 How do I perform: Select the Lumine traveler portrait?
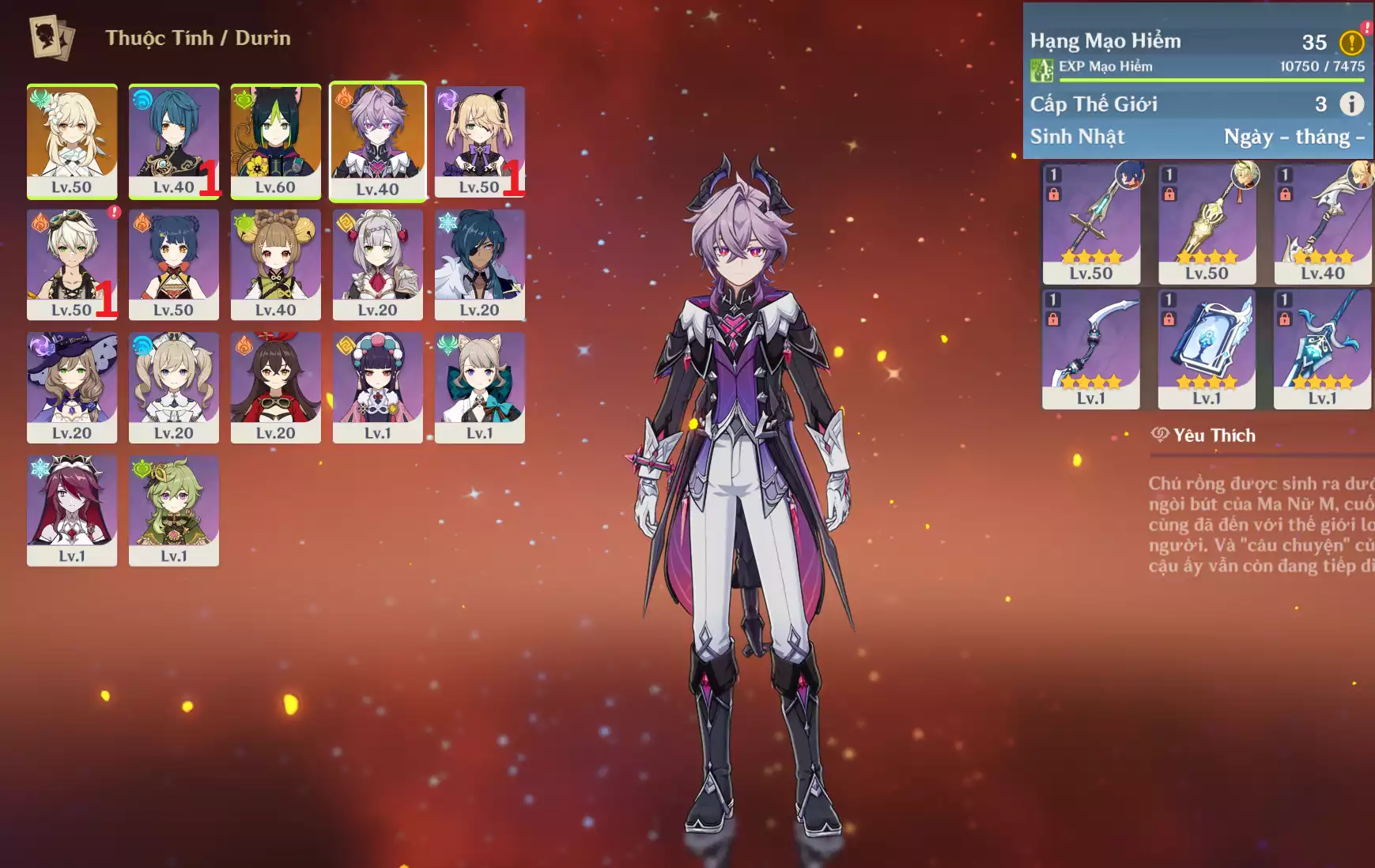72,141
